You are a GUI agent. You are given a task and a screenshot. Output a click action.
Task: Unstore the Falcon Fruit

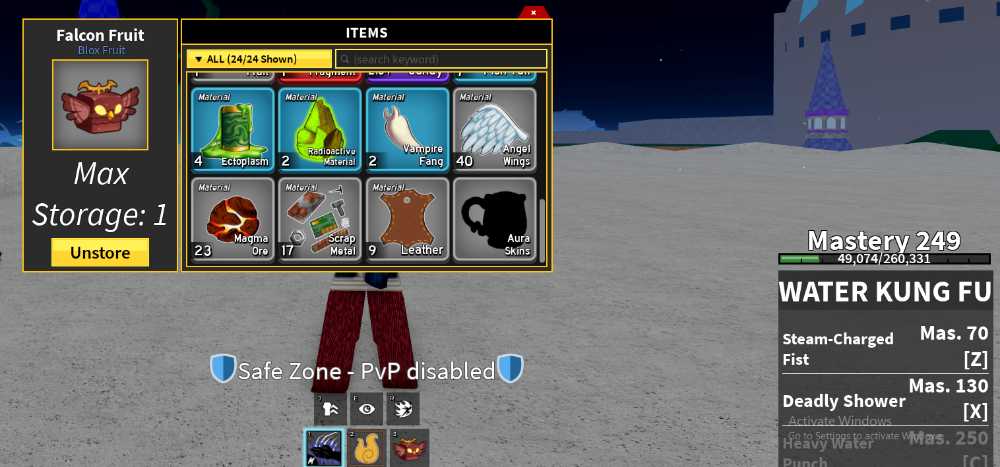coord(100,253)
